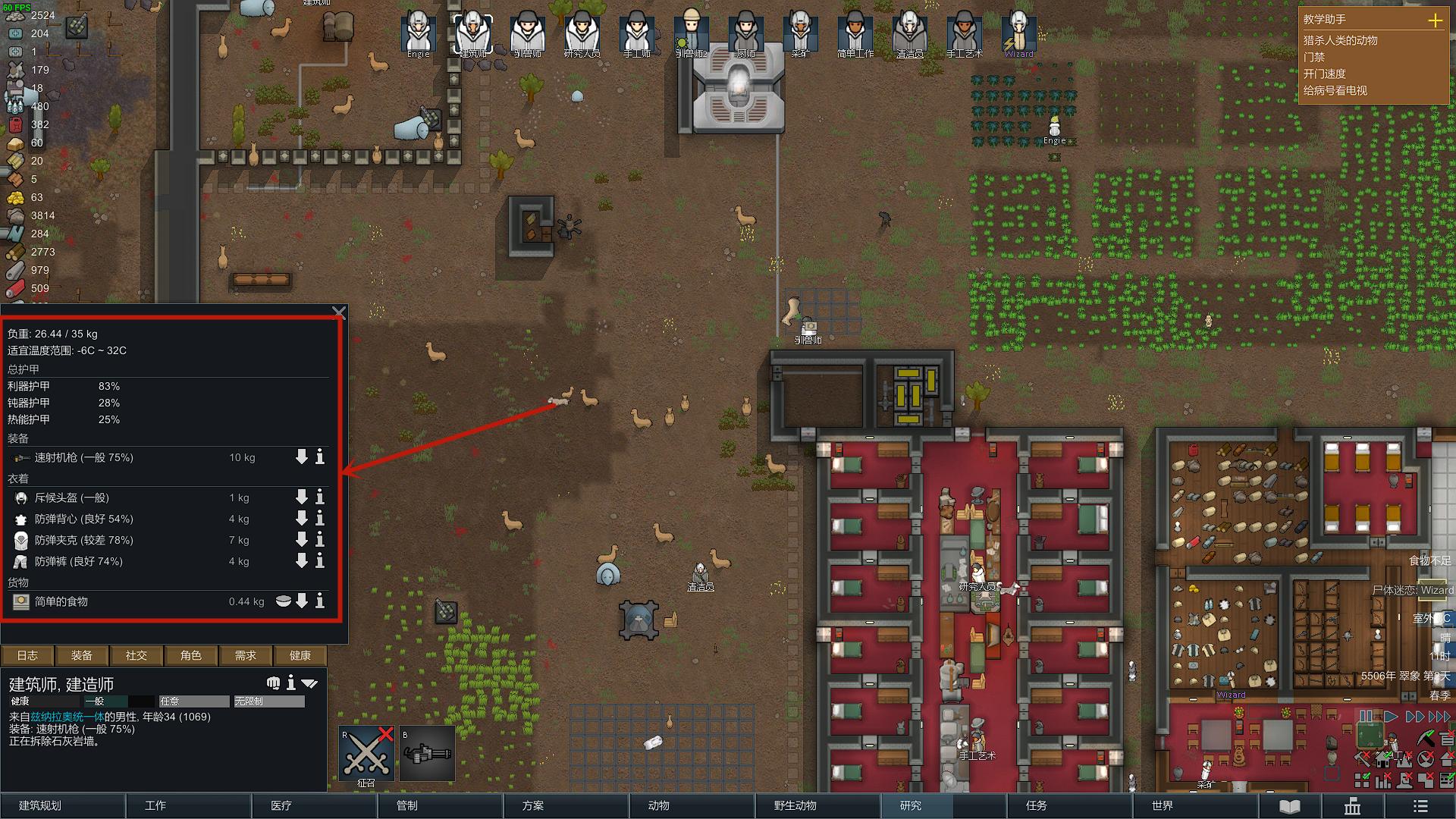Viewport: 1456px width, 819px height.
Task: Drop the 斥候头盔 helmet
Action: [x=301, y=497]
